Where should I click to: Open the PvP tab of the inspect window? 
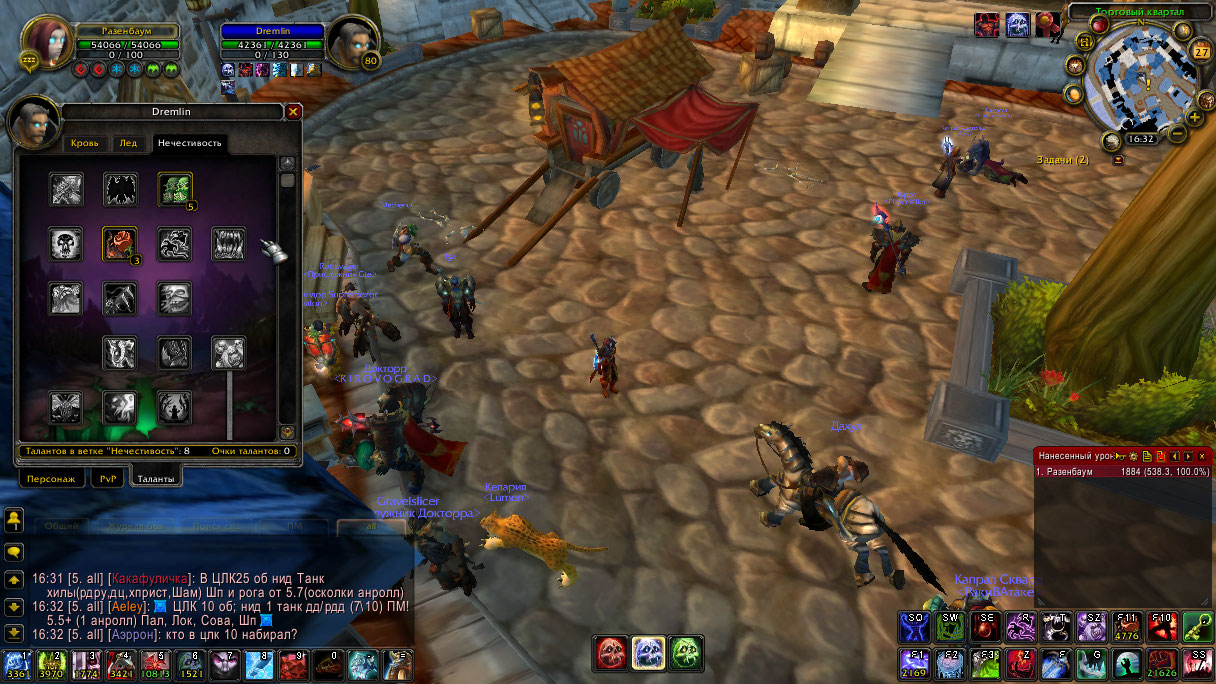[107, 479]
